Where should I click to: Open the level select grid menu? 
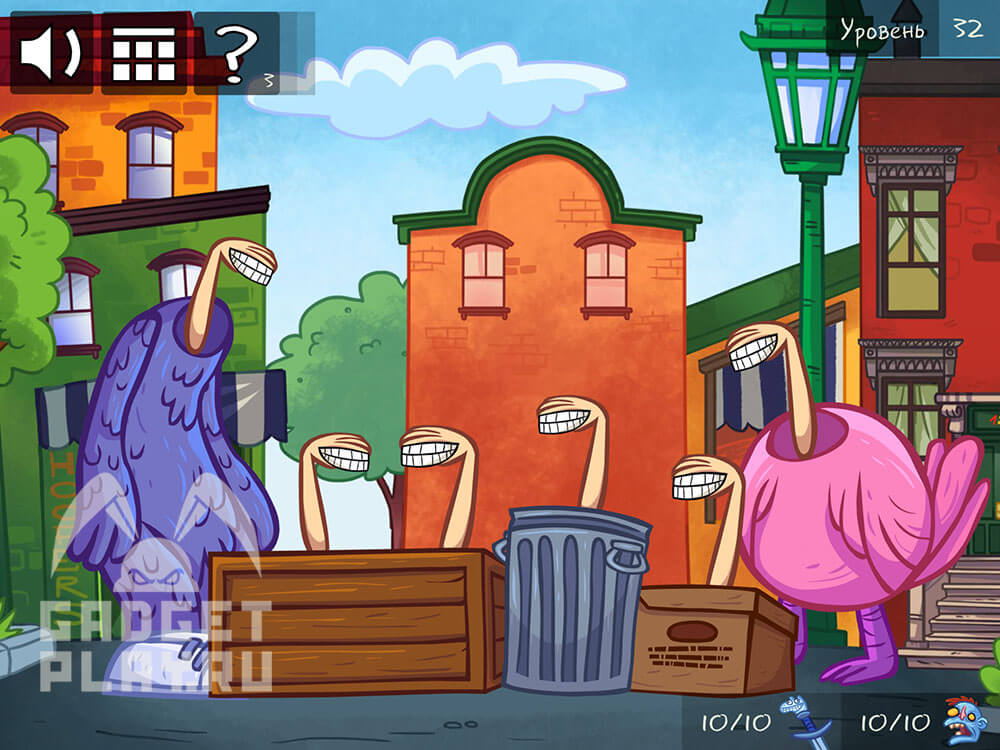[143, 53]
